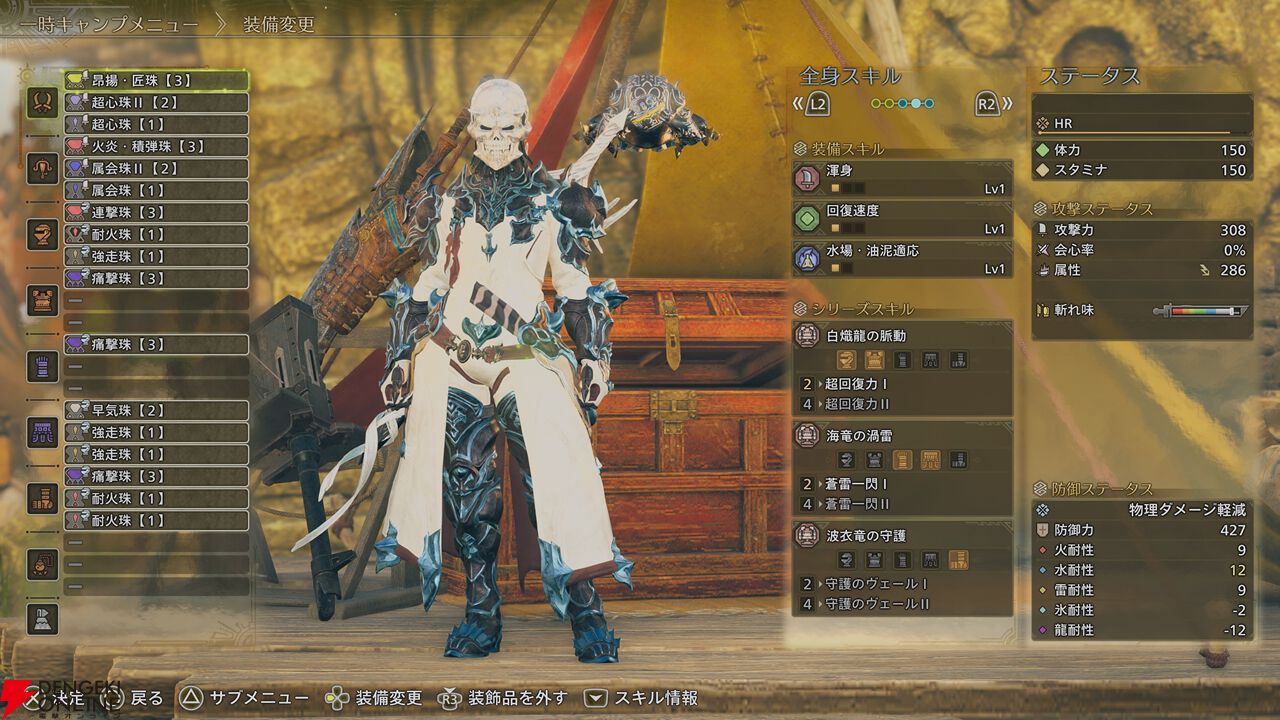Select the arm guard equipment icon
The width and height of the screenshot is (1280, 720).
(42, 366)
